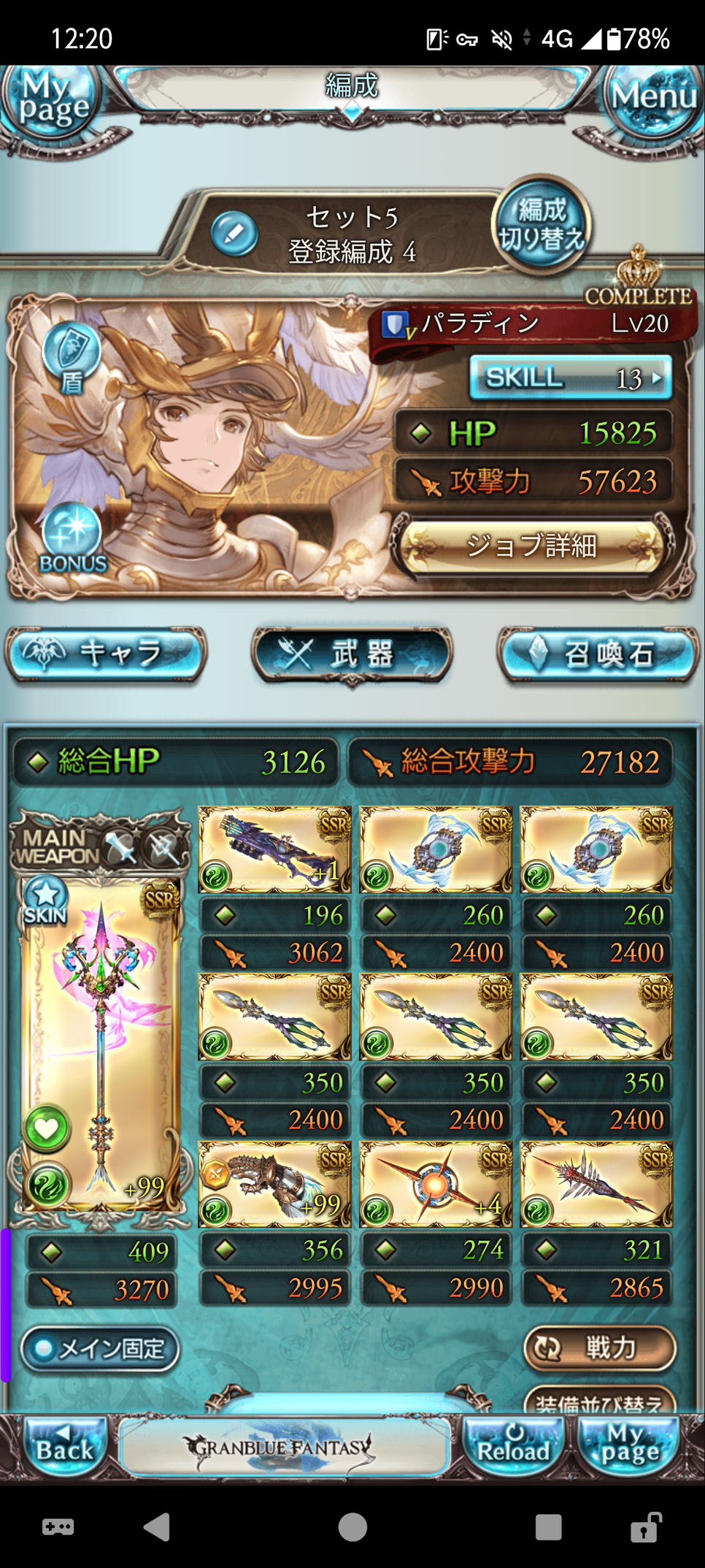The width and height of the screenshot is (705, 1568).
Task: Click the 戦力 power button
Action: pyautogui.click(x=599, y=1348)
